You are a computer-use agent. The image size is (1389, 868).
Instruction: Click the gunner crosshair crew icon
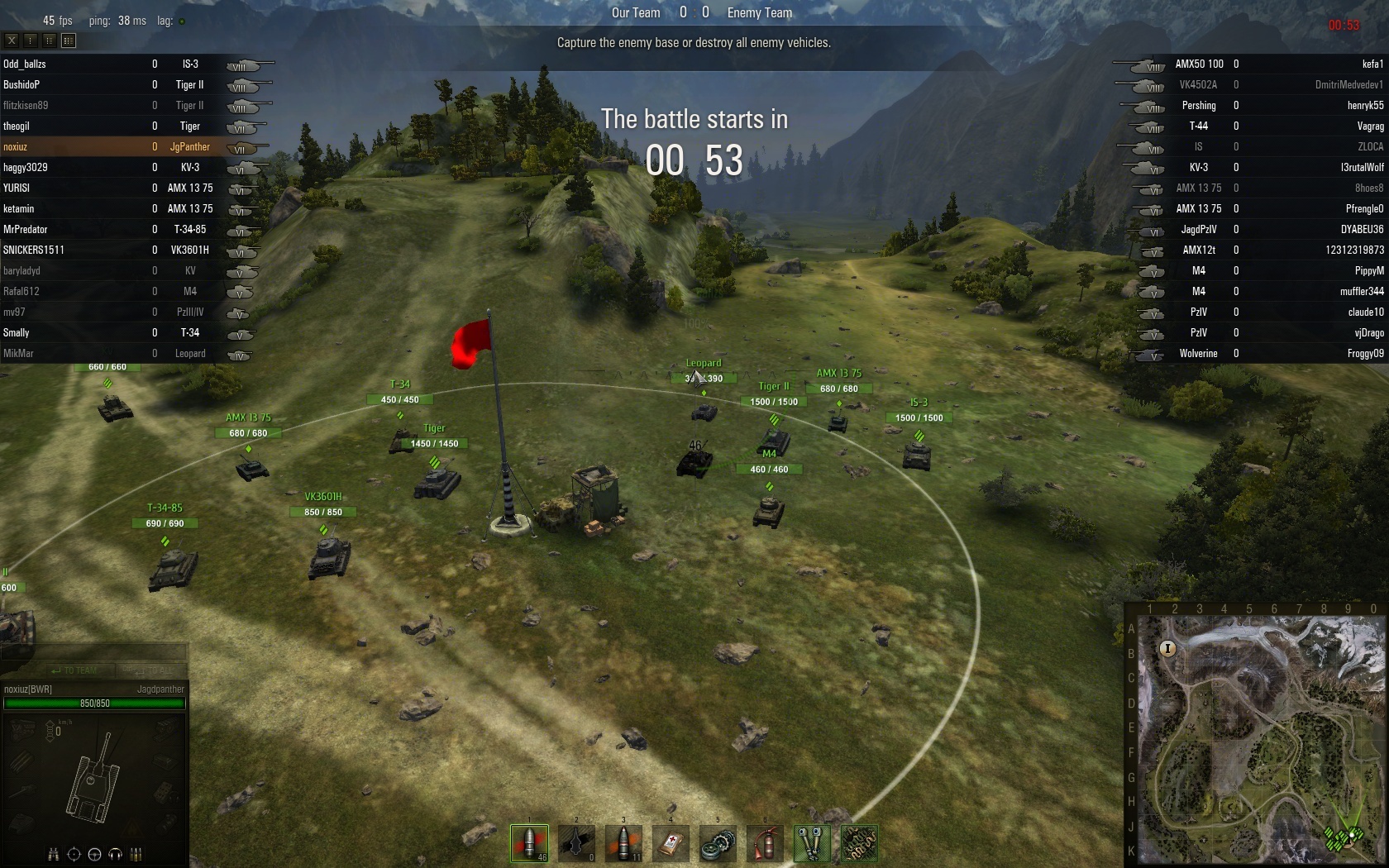(x=74, y=854)
